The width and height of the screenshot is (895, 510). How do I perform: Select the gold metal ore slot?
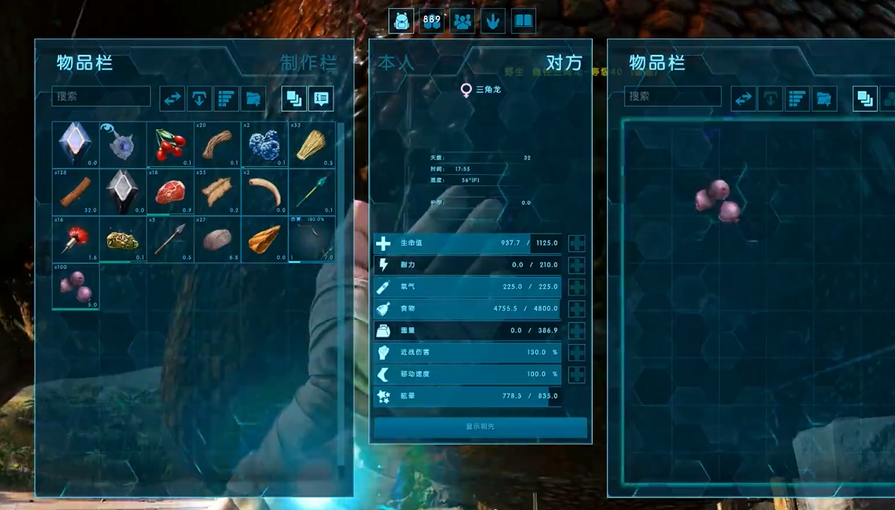pyautogui.click(x=123, y=239)
